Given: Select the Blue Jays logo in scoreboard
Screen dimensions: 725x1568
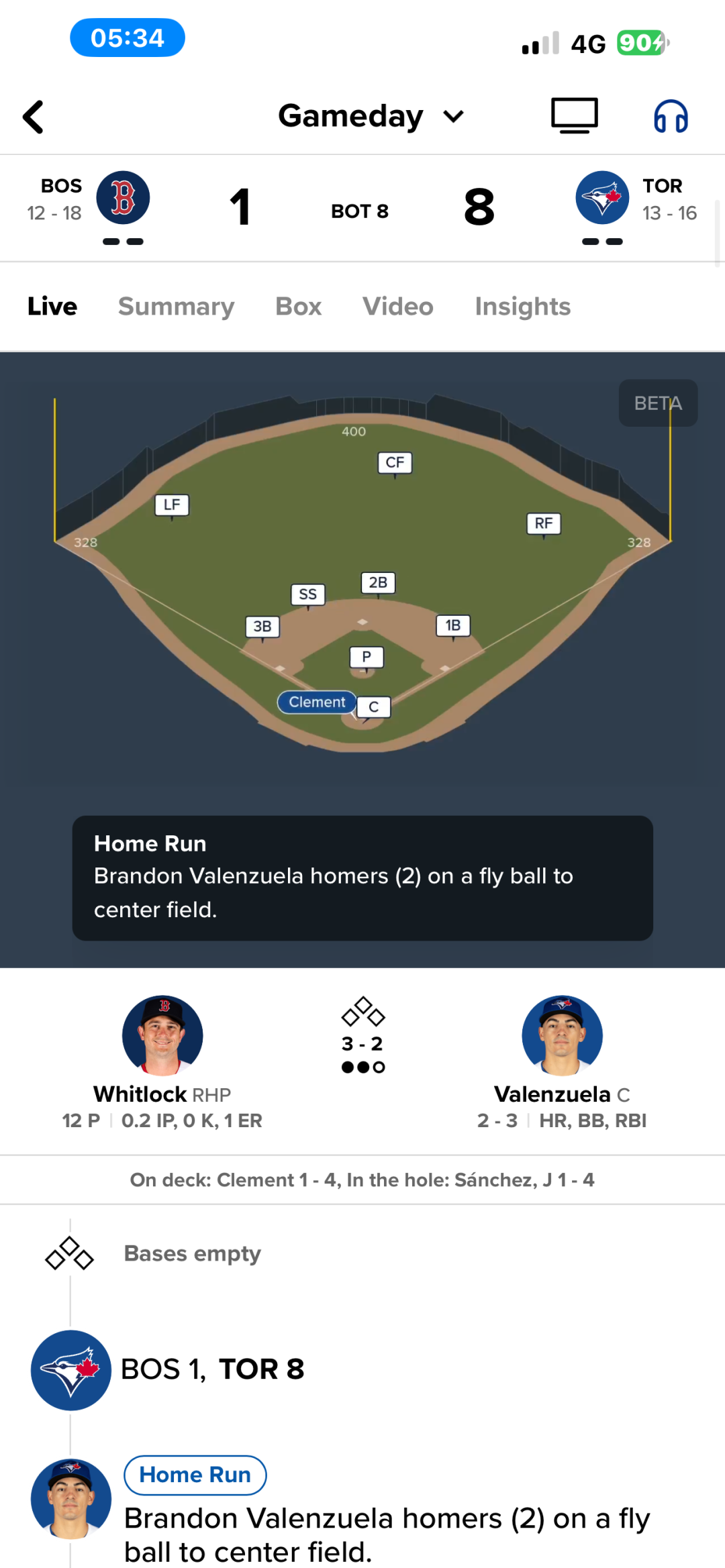Looking at the screenshot, I should 602,198.
